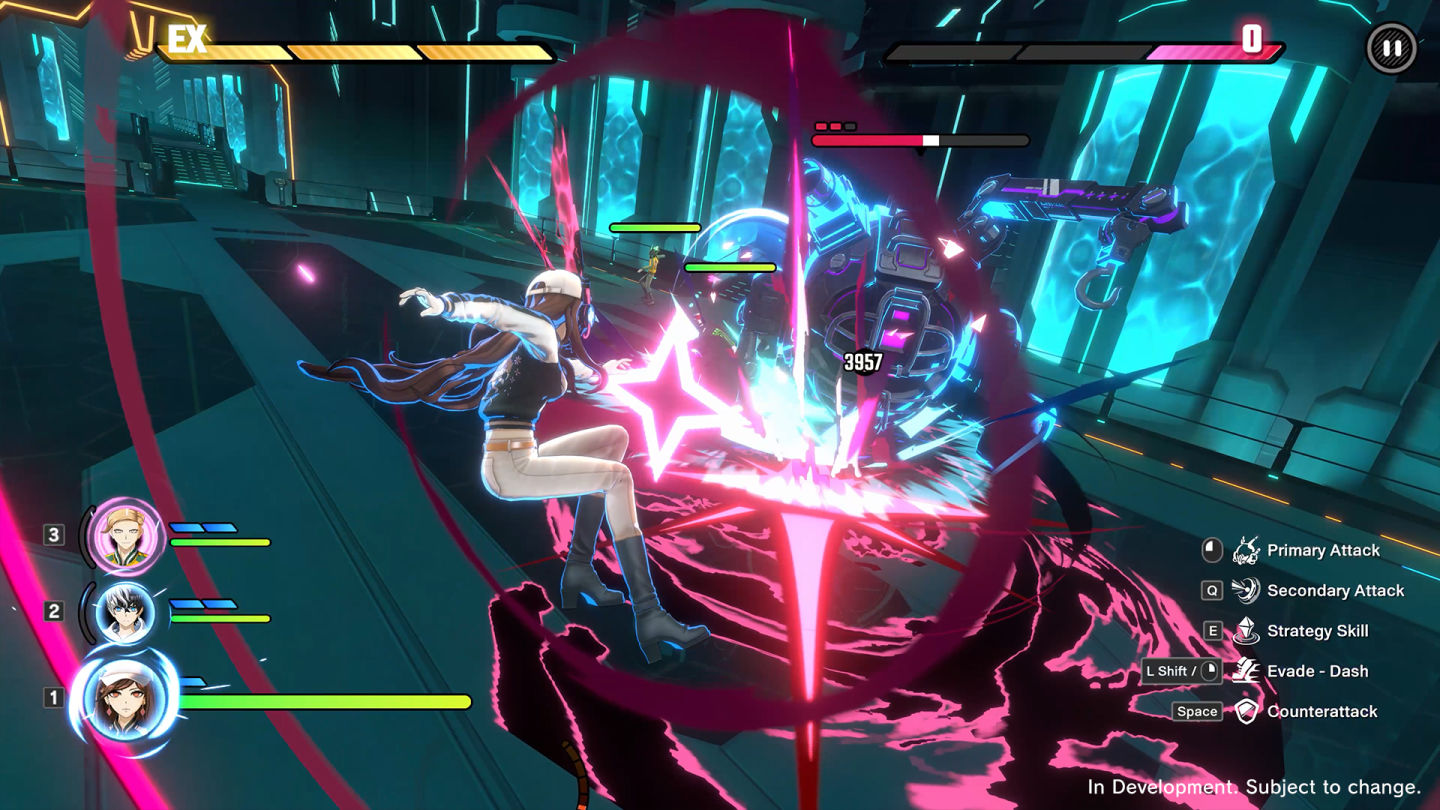Screen dimensions: 1440x810
Task: Switch to the silver-haired character portrait
Action: [x=125, y=612]
